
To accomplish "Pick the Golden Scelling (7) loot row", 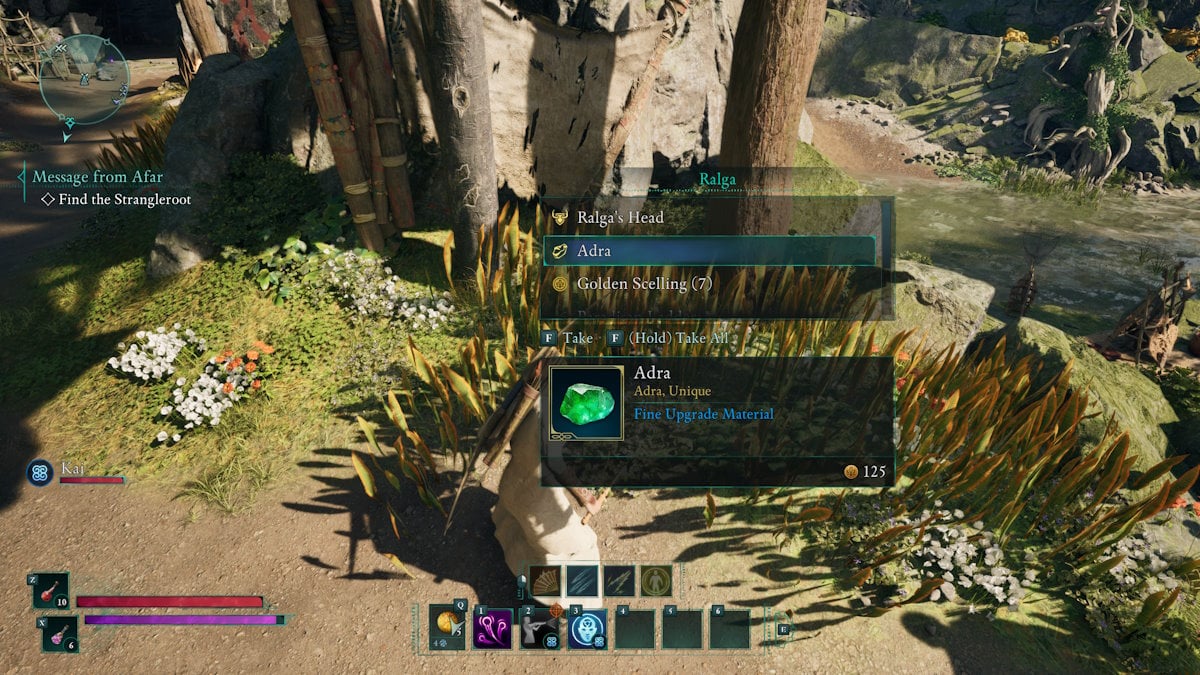I will pyautogui.click(x=644, y=284).
